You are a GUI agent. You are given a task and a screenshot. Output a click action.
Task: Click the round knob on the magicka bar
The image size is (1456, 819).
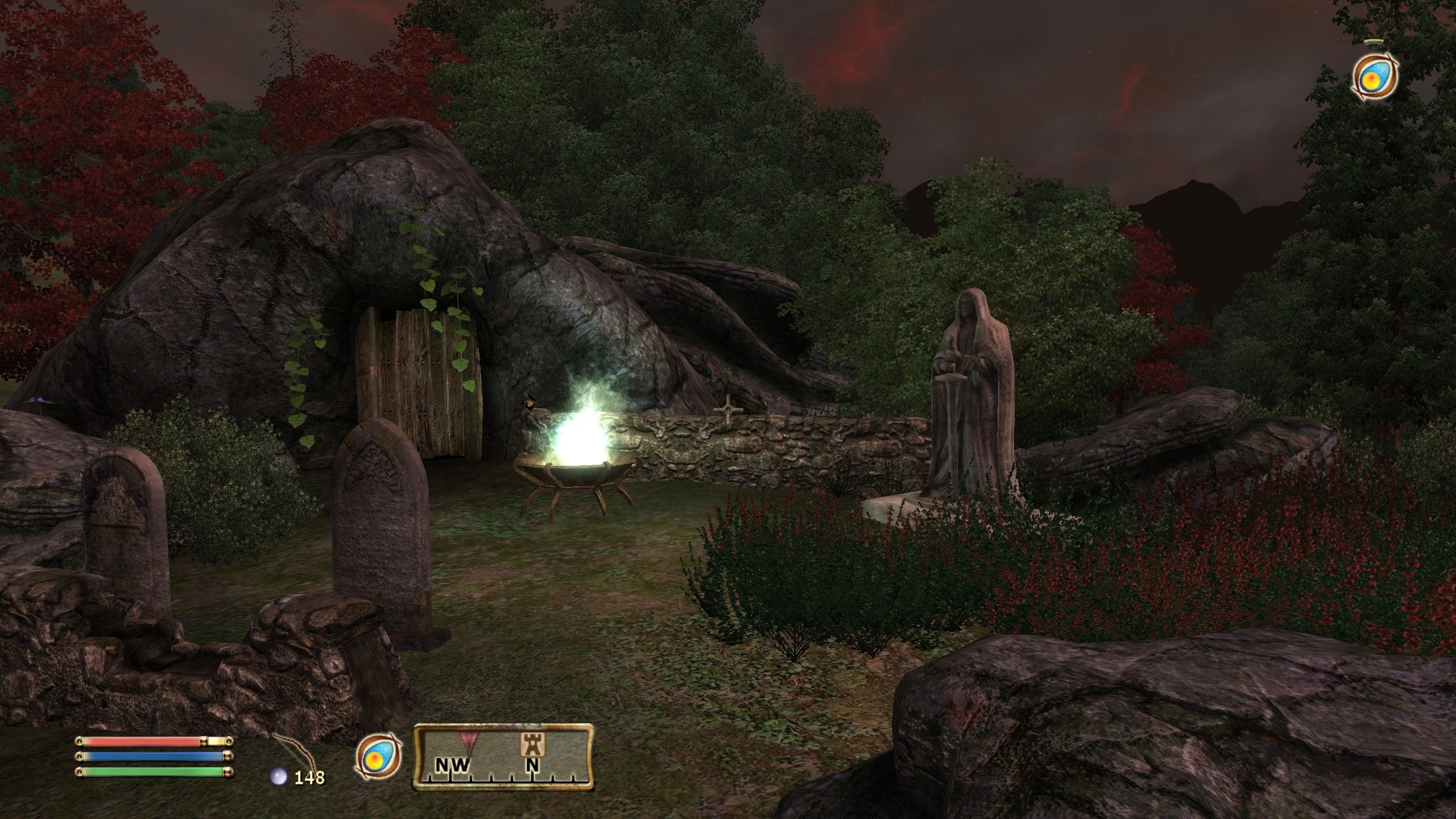point(227,755)
